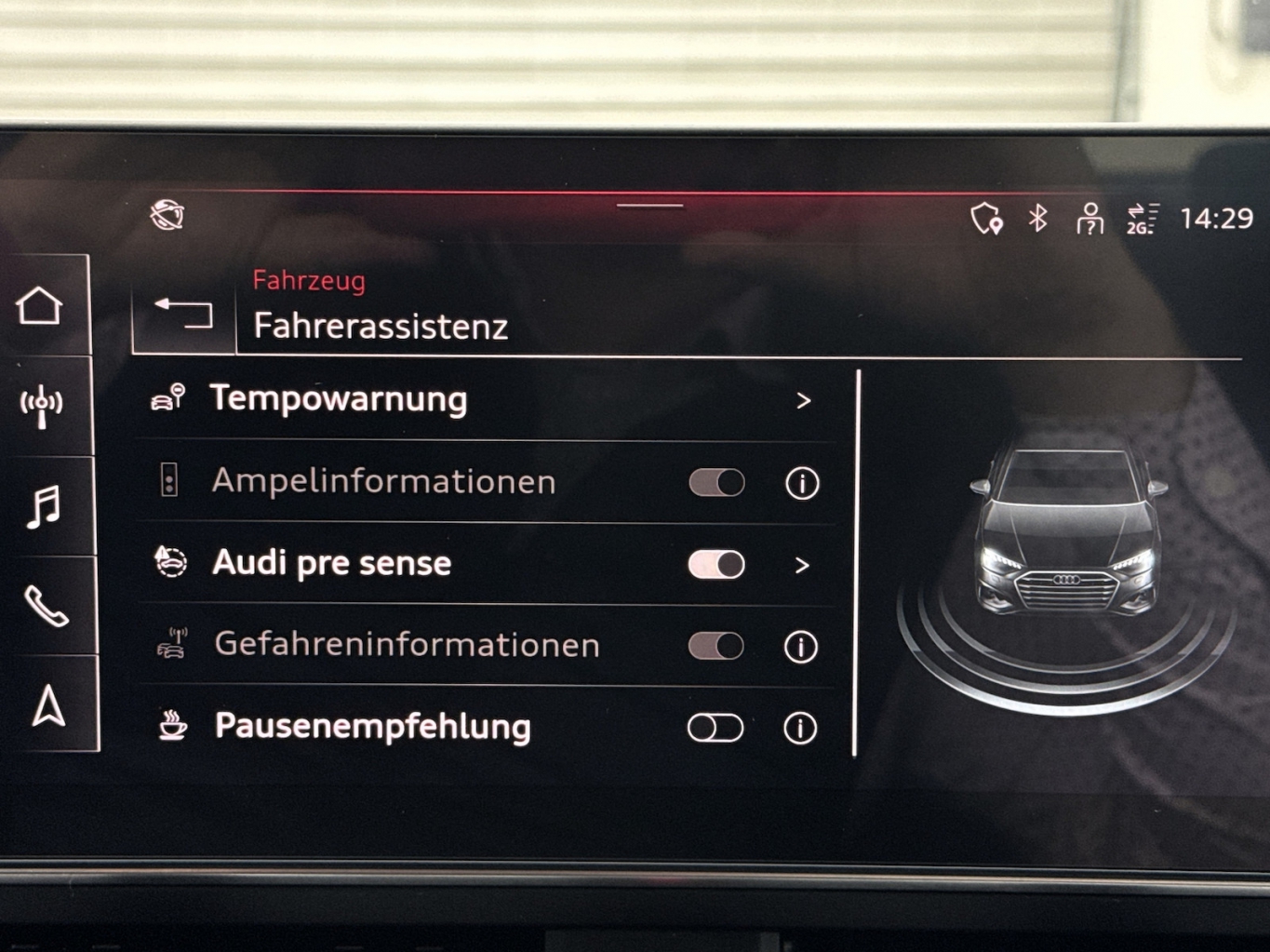Open Audi pre sense details arrow
The height and width of the screenshot is (952, 1270).
[802, 565]
